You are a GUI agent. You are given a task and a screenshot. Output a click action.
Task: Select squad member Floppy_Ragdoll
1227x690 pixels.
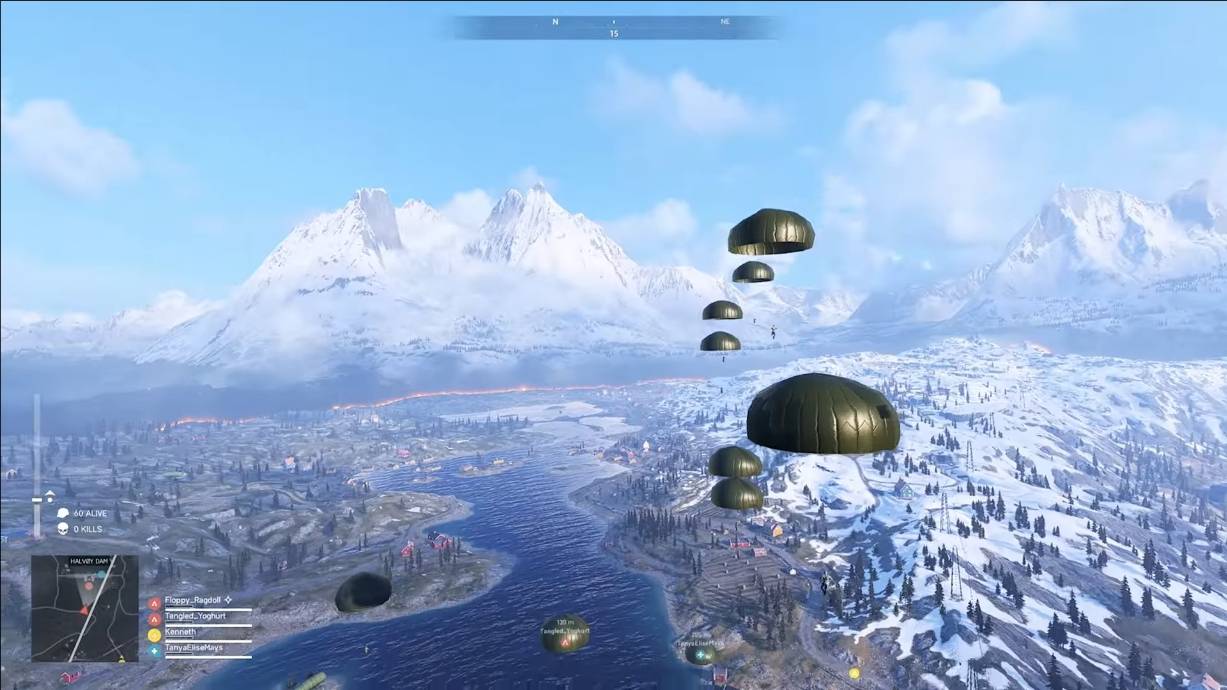pos(196,600)
